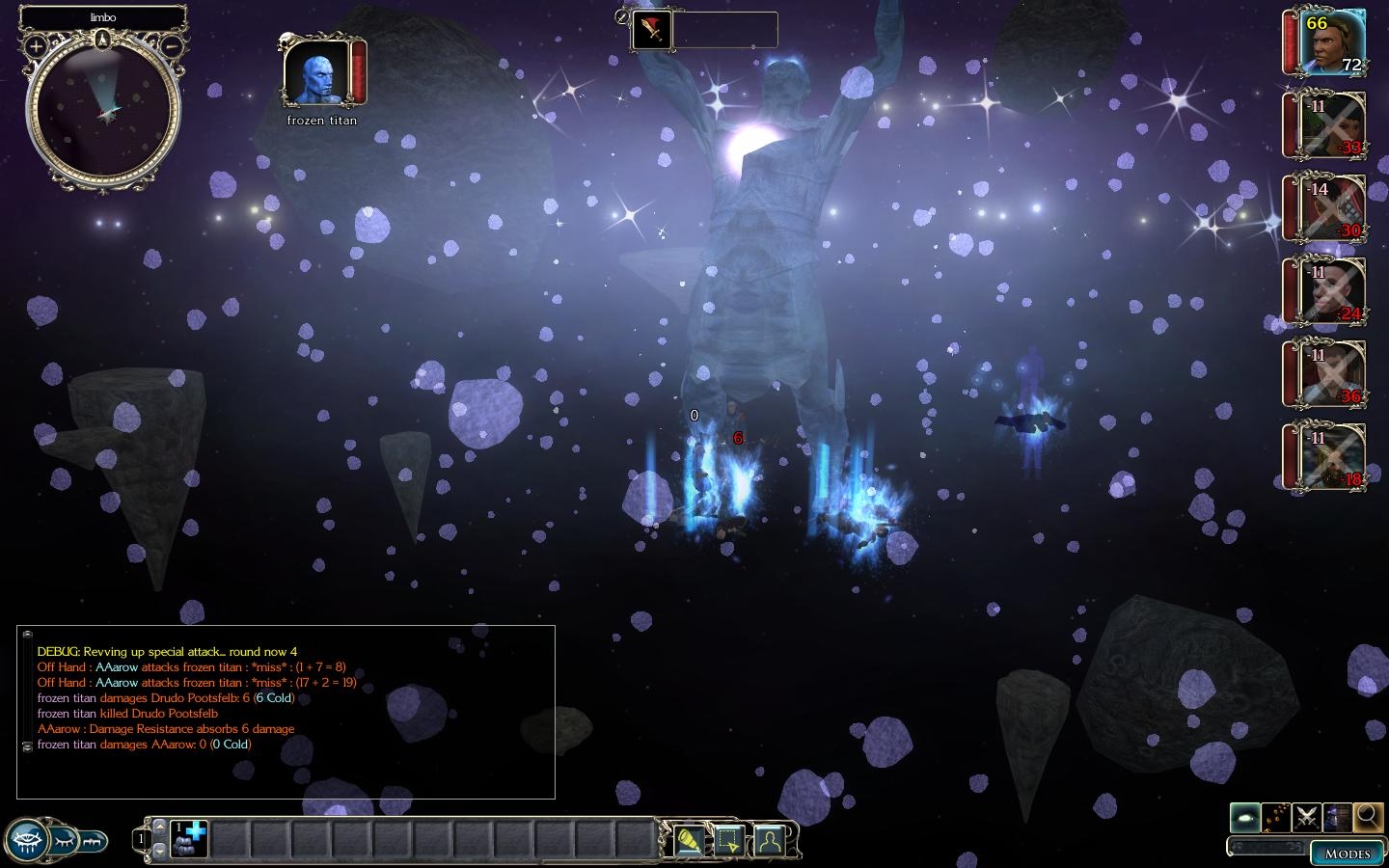The image size is (1389, 868).
Task: Page the hotbar down with the arrow
Action: (x=159, y=852)
